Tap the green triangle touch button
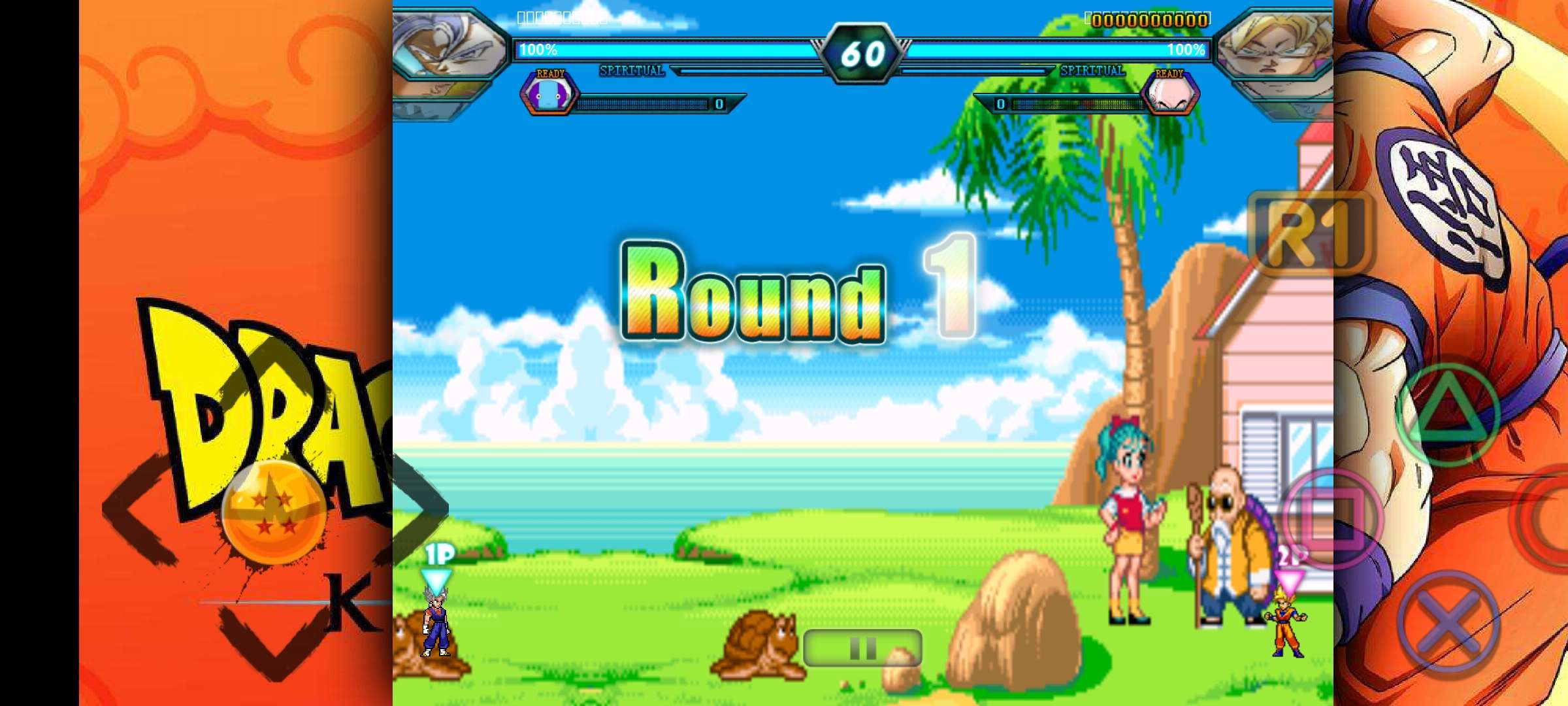The height and width of the screenshot is (706, 1568). click(1448, 413)
